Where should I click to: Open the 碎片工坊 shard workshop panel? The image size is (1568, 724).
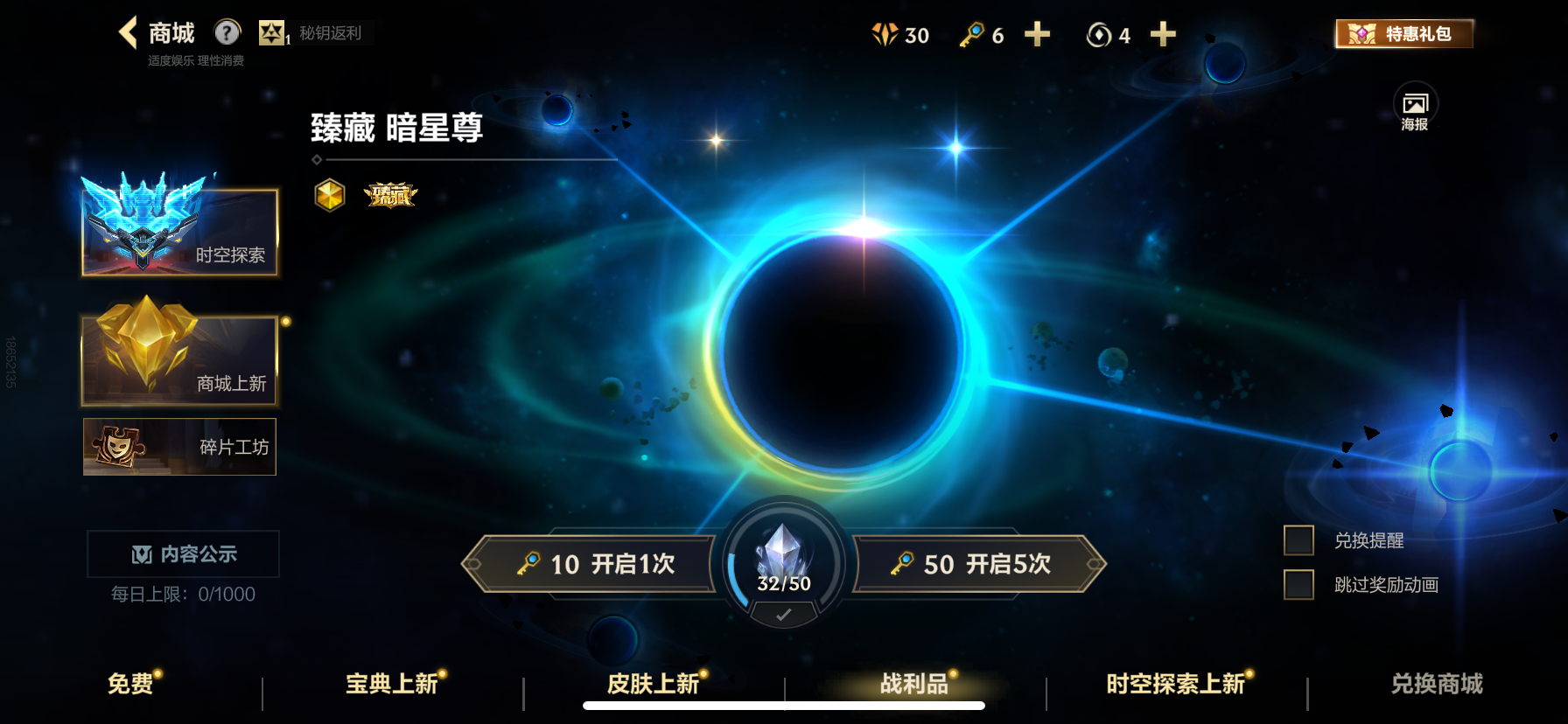coord(179,447)
